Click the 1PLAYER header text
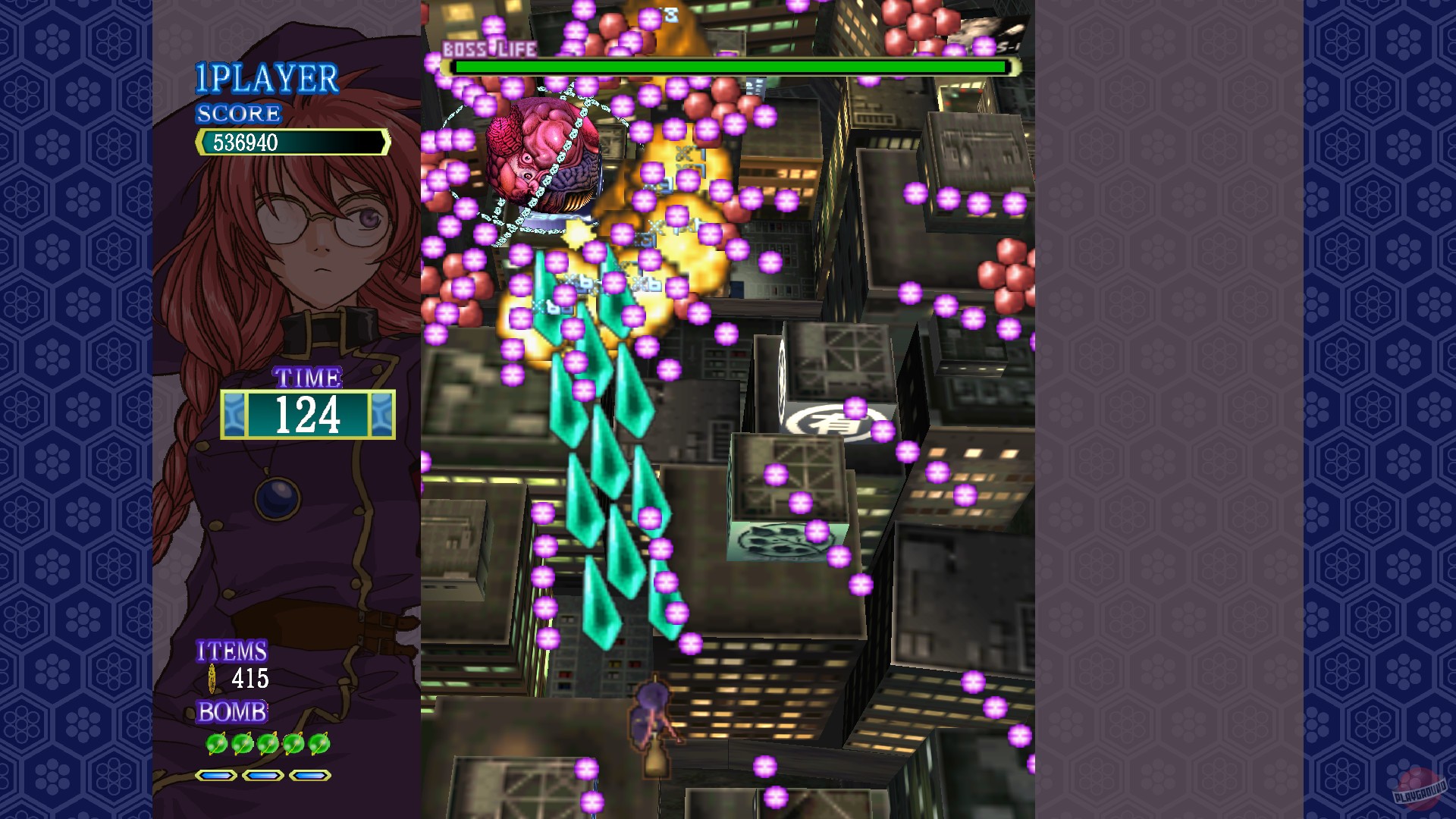This screenshot has height=819, width=1456. click(267, 76)
